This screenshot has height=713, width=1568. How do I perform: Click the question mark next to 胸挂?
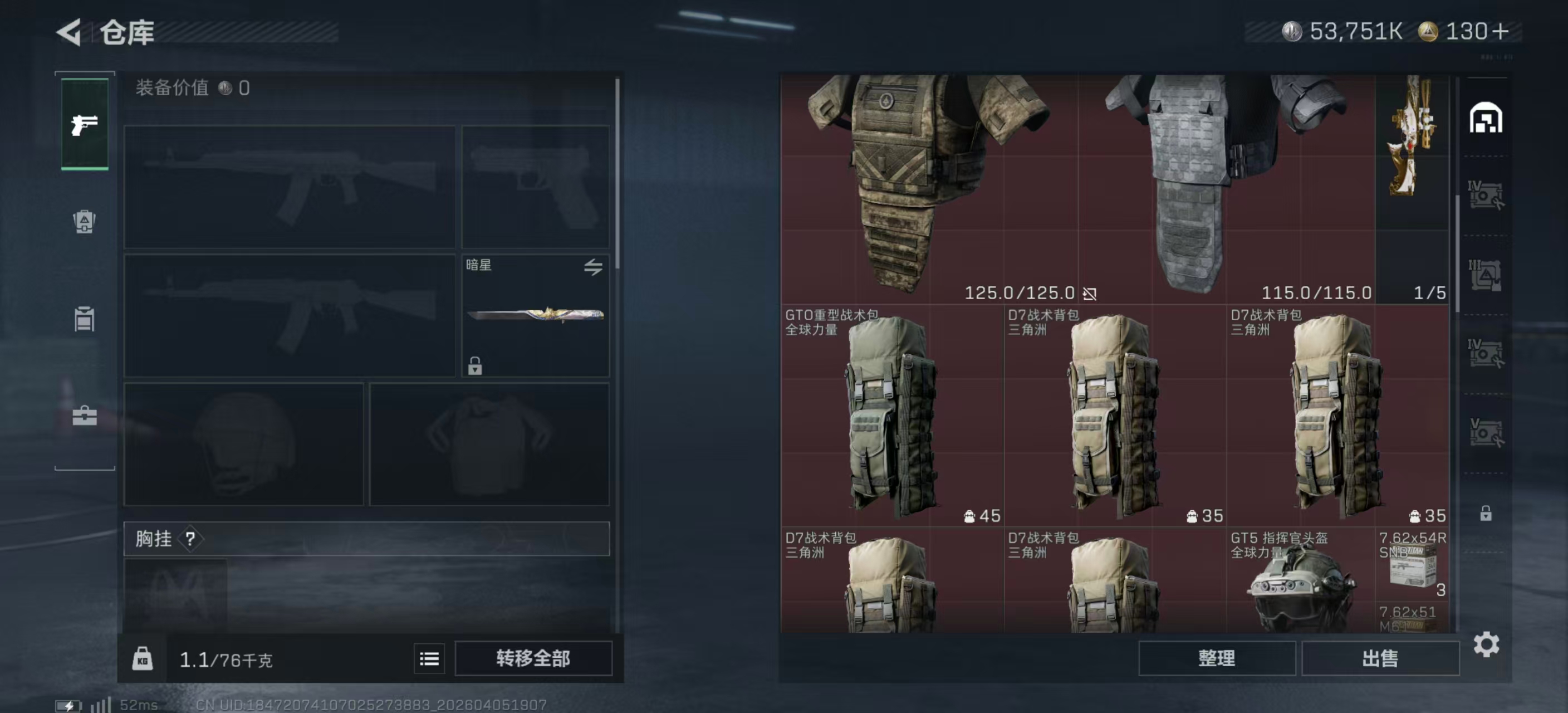(192, 539)
